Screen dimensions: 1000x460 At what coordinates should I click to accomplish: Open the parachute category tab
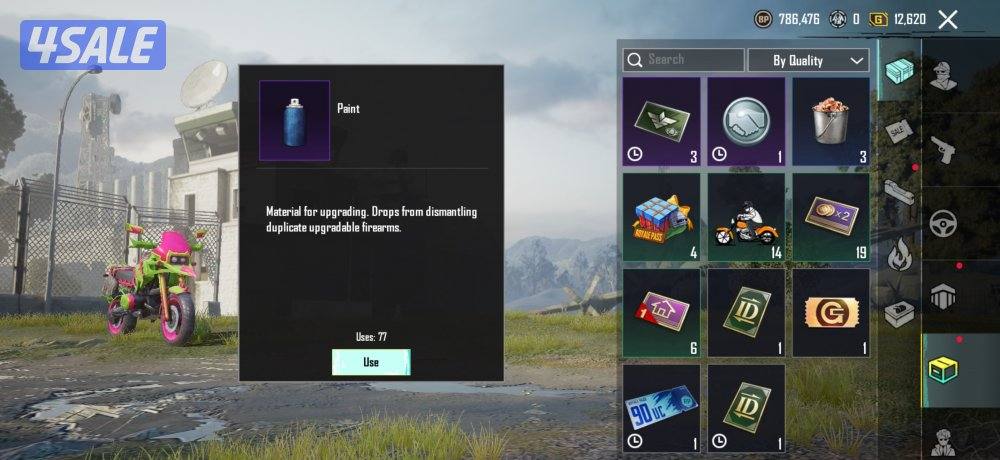point(940,297)
